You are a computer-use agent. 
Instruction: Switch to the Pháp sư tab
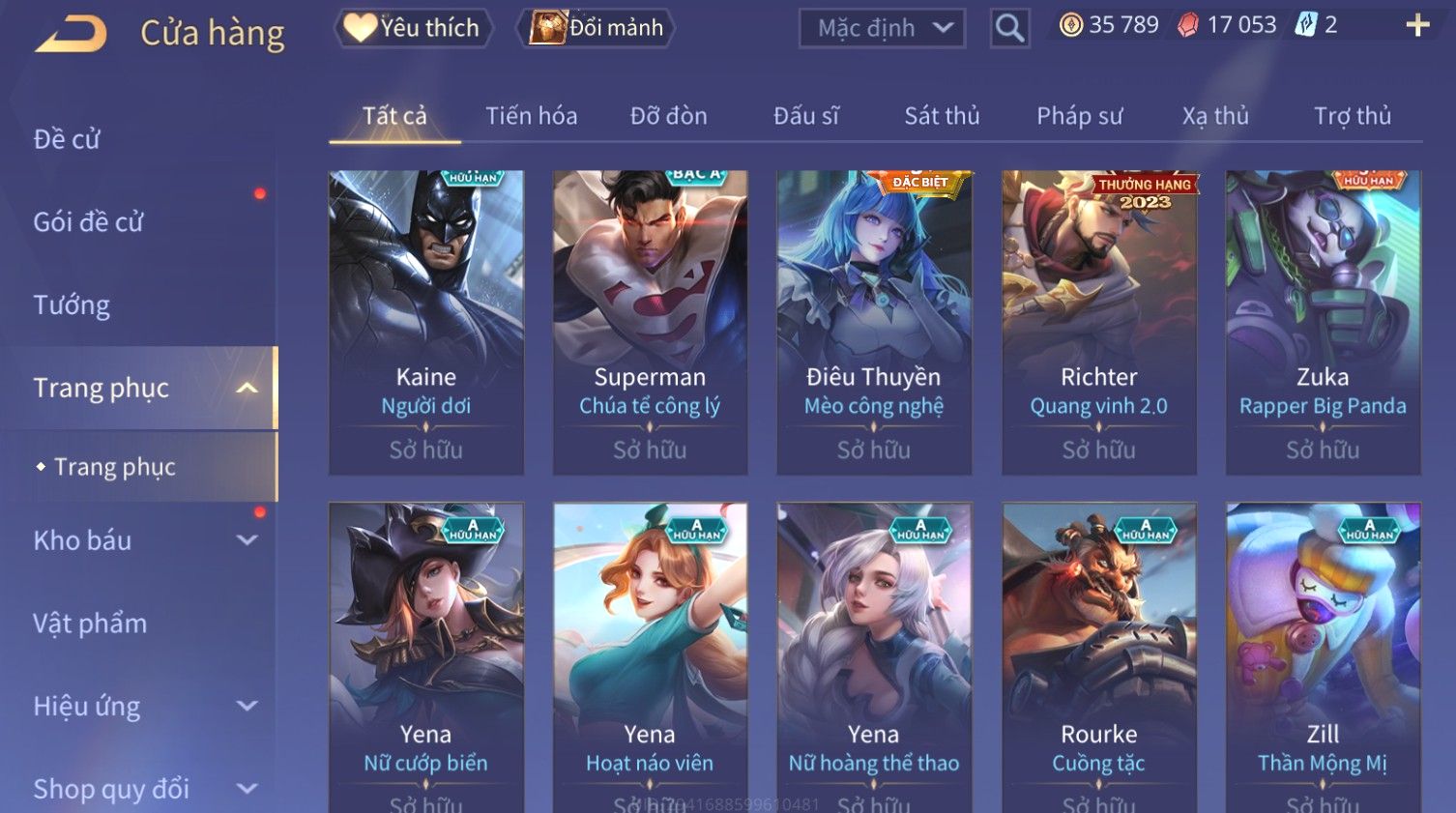pyautogui.click(x=1079, y=116)
